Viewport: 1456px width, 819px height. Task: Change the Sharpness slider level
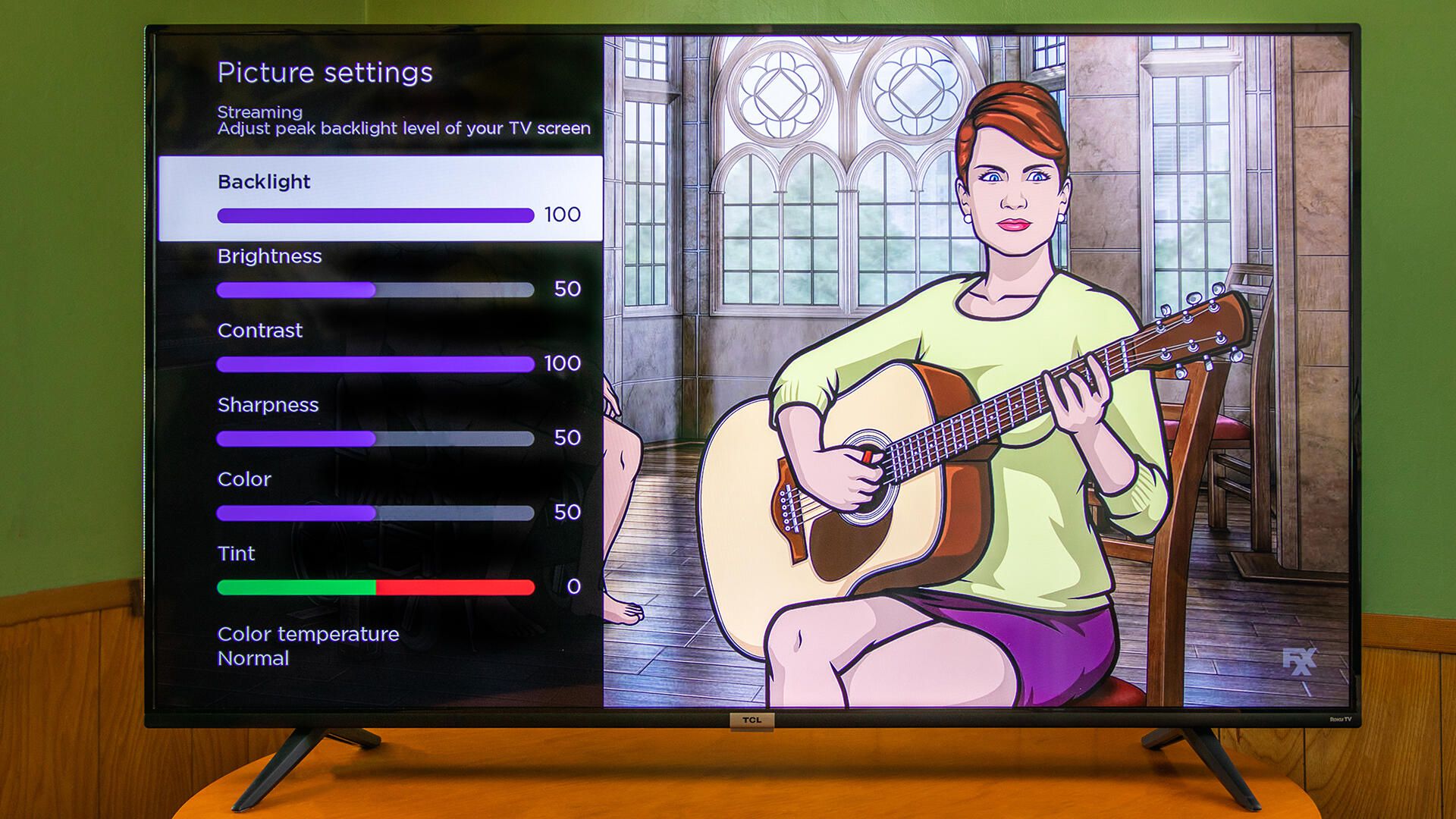pos(375,438)
